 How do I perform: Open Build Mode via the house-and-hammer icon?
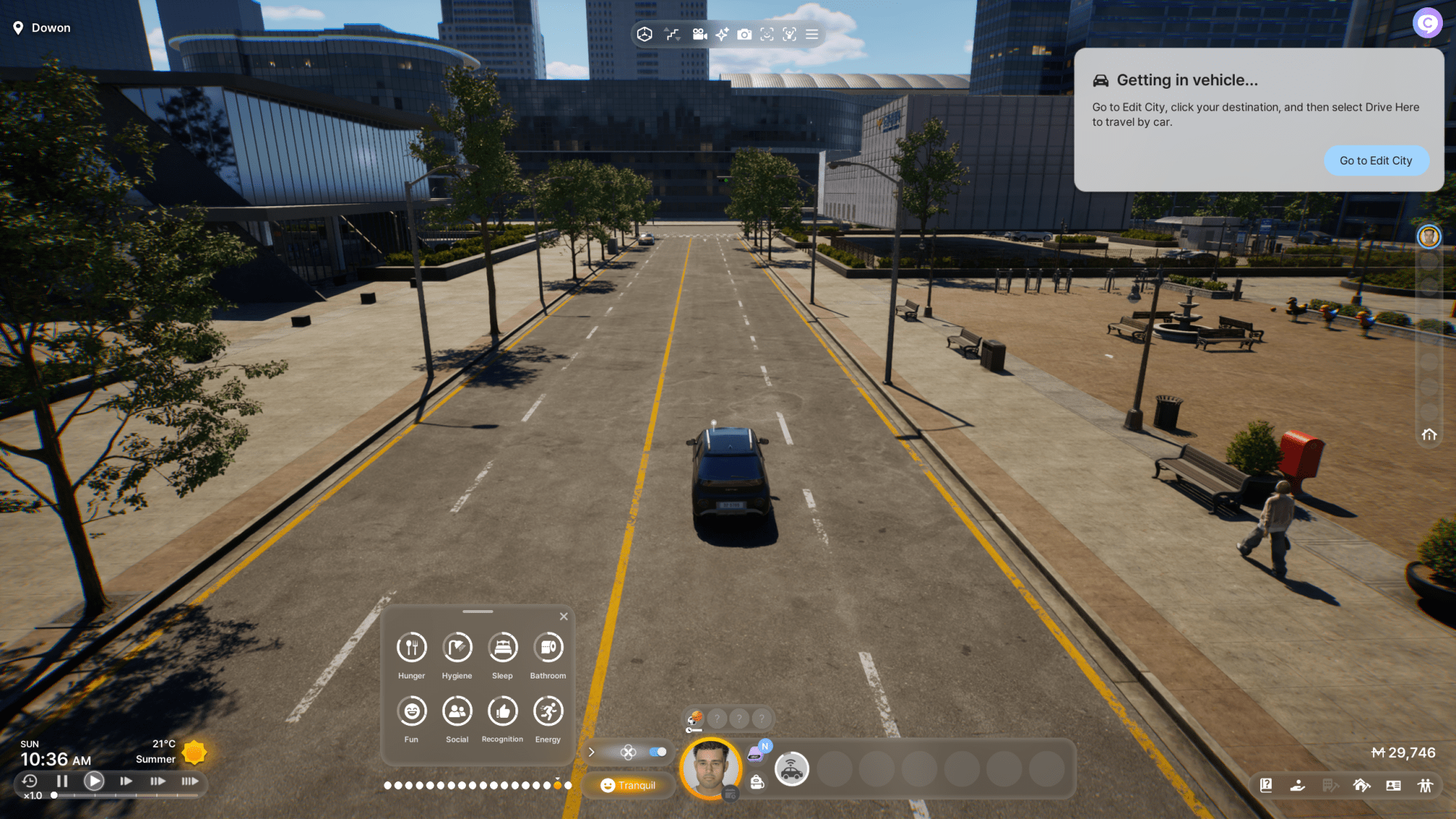pyautogui.click(x=1362, y=786)
